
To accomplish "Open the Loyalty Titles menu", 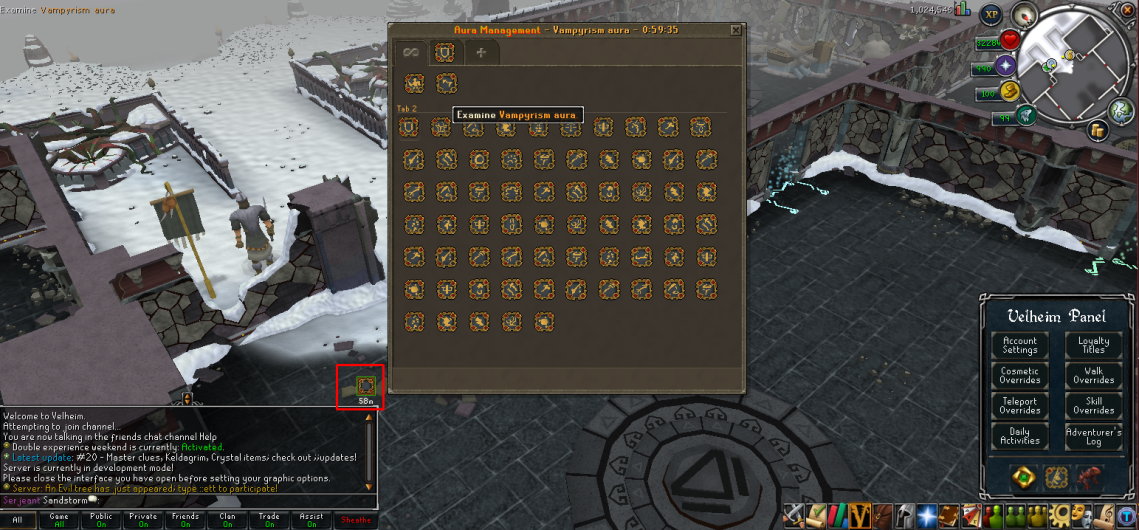I will tap(1093, 346).
